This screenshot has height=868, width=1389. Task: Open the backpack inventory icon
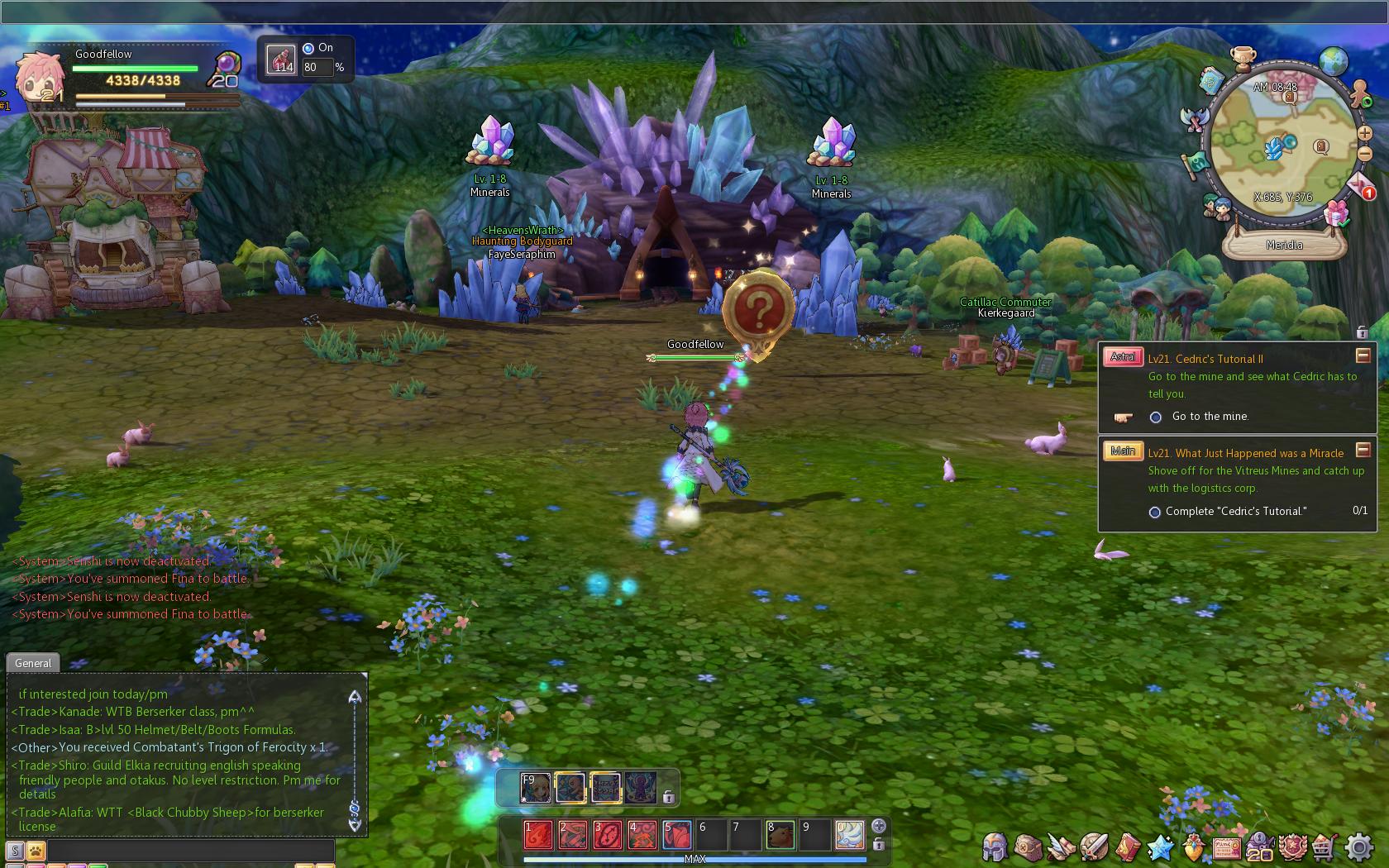[x=1029, y=847]
